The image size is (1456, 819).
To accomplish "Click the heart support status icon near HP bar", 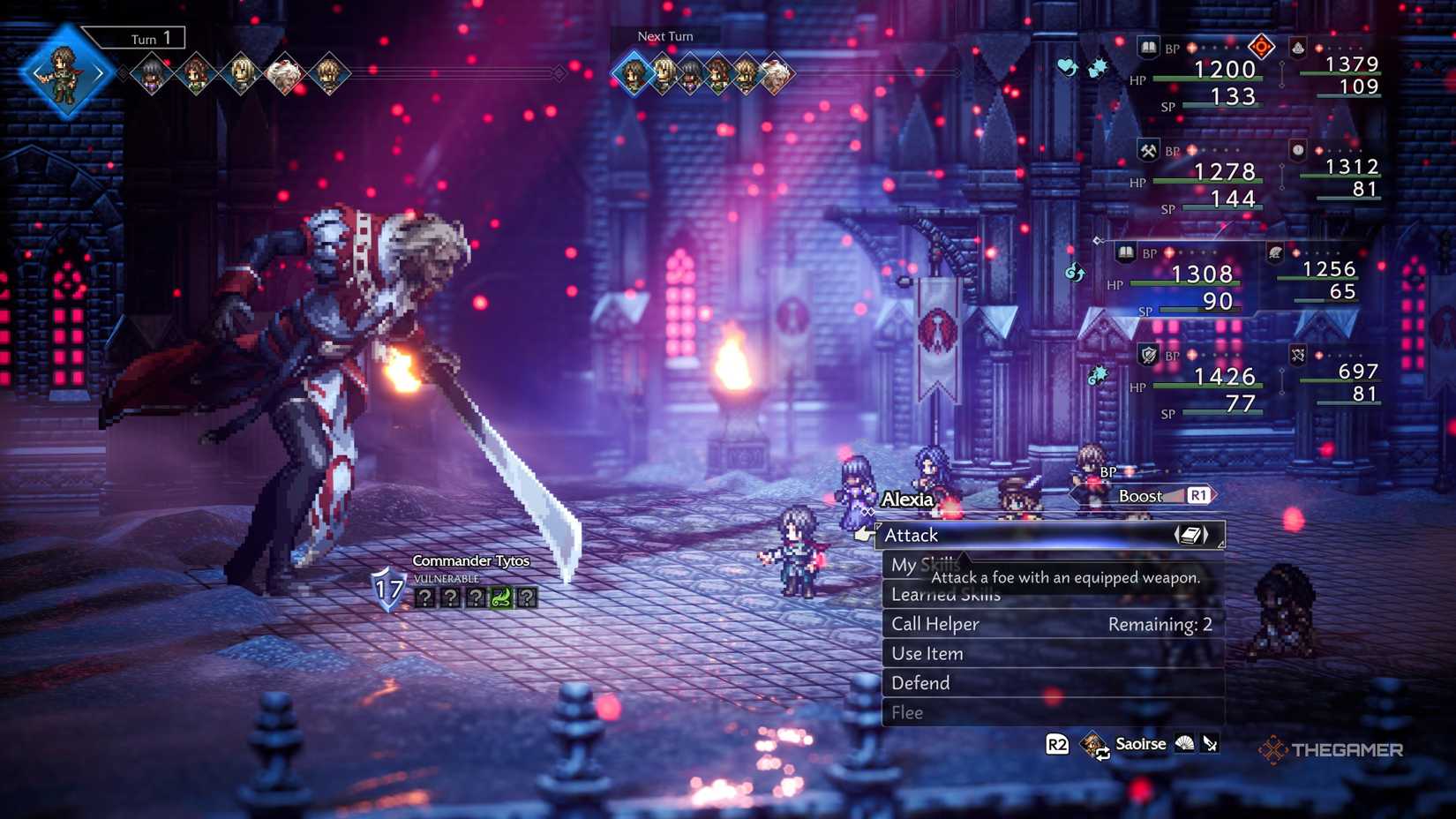I will tap(1066, 65).
